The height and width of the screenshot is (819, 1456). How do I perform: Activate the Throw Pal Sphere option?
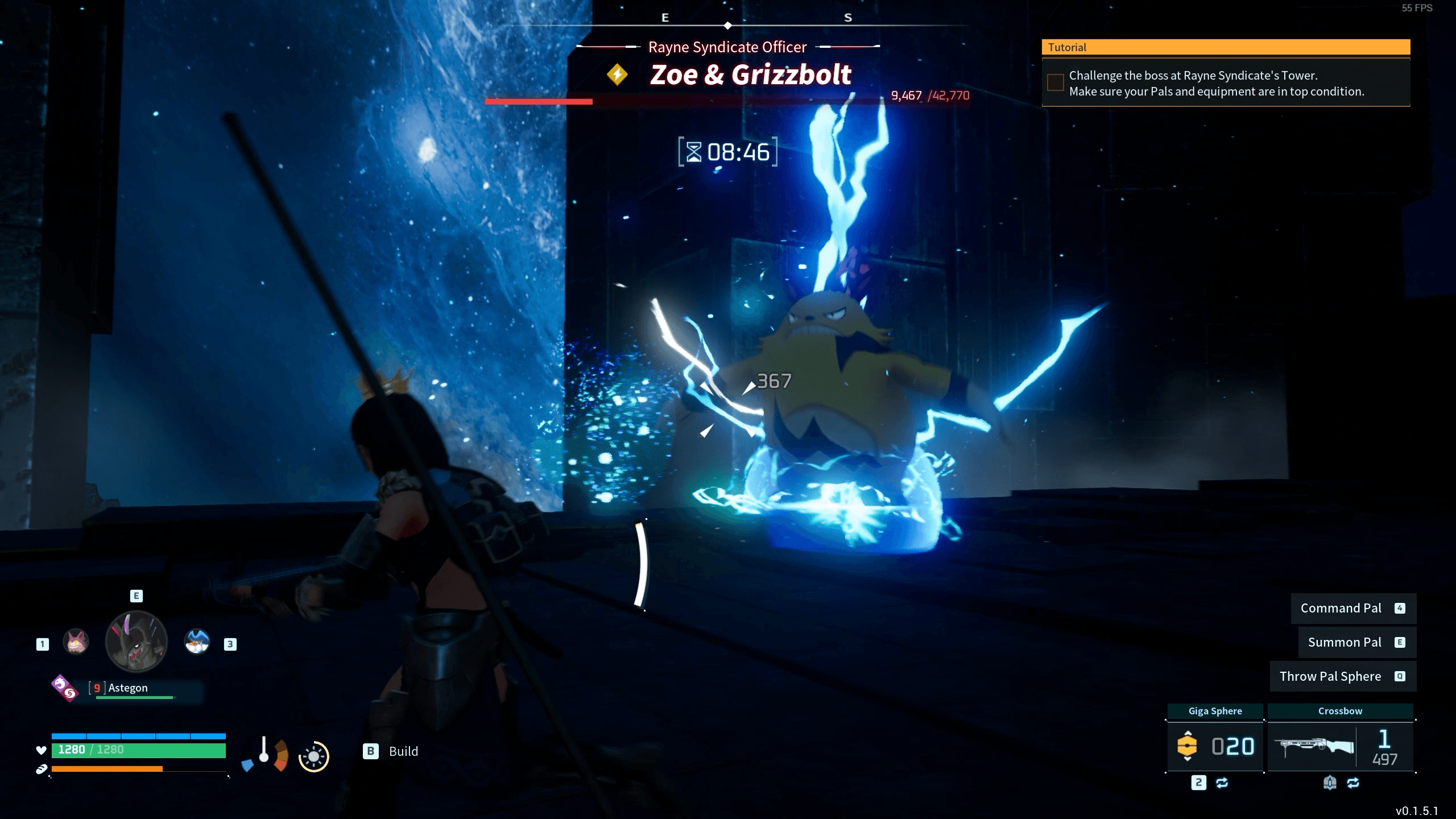[x=1342, y=676]
